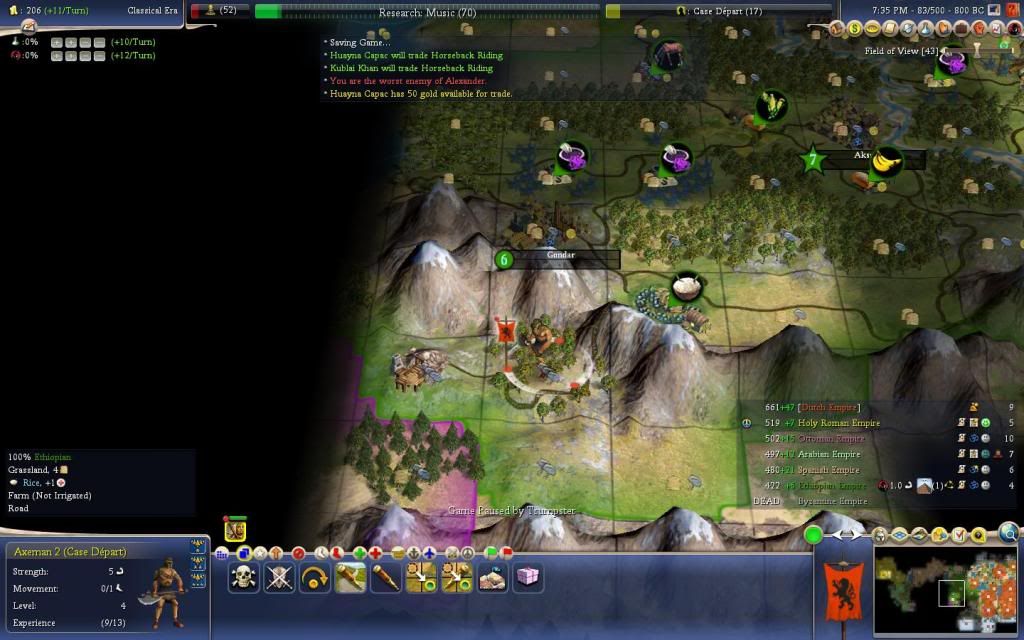This screenshot has height=640, width=1024.
Task: Click the Axeman unit icon above toolbar
Action: click(x=235, y=530)
